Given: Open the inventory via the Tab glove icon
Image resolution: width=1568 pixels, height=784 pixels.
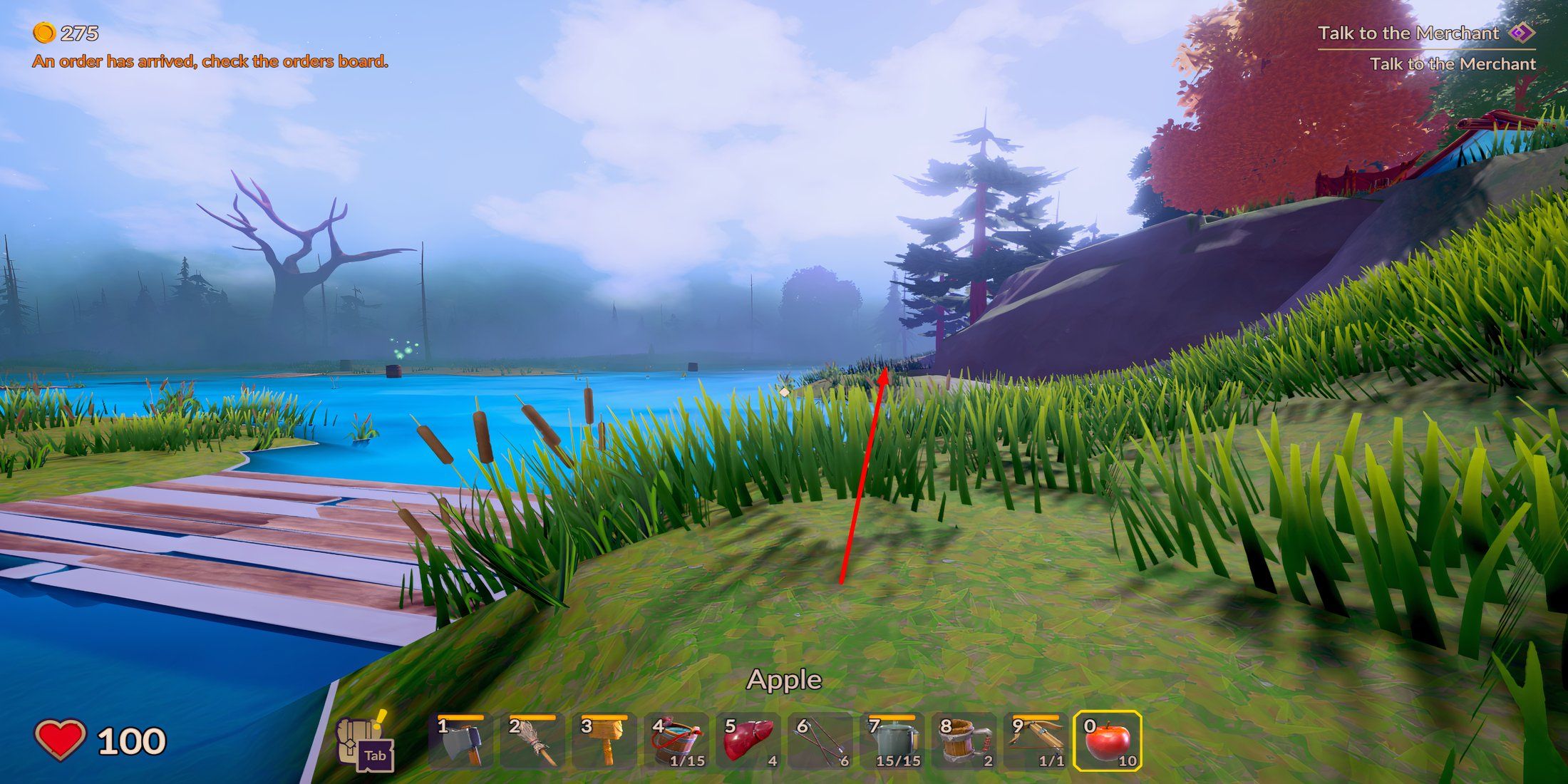Looking at the screenshot, I should pyautogui.click(x=363, y=741).
